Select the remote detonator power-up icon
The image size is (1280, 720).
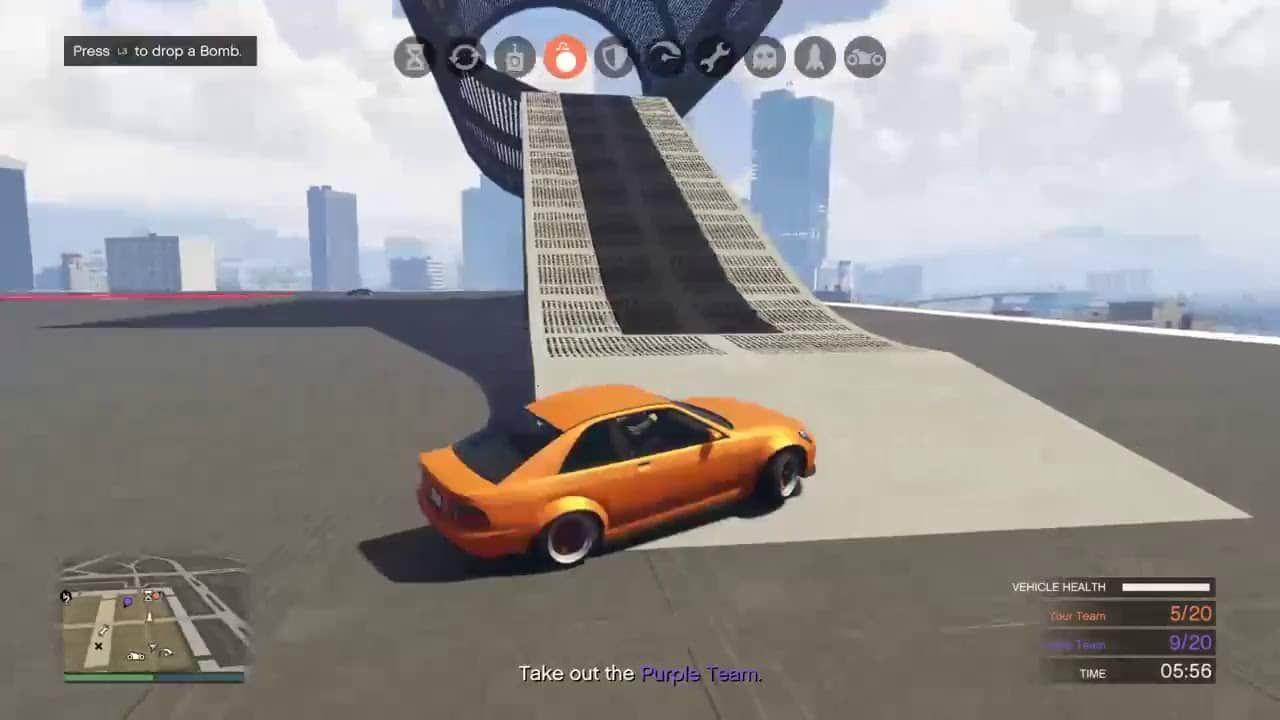[x=514, y=57]
